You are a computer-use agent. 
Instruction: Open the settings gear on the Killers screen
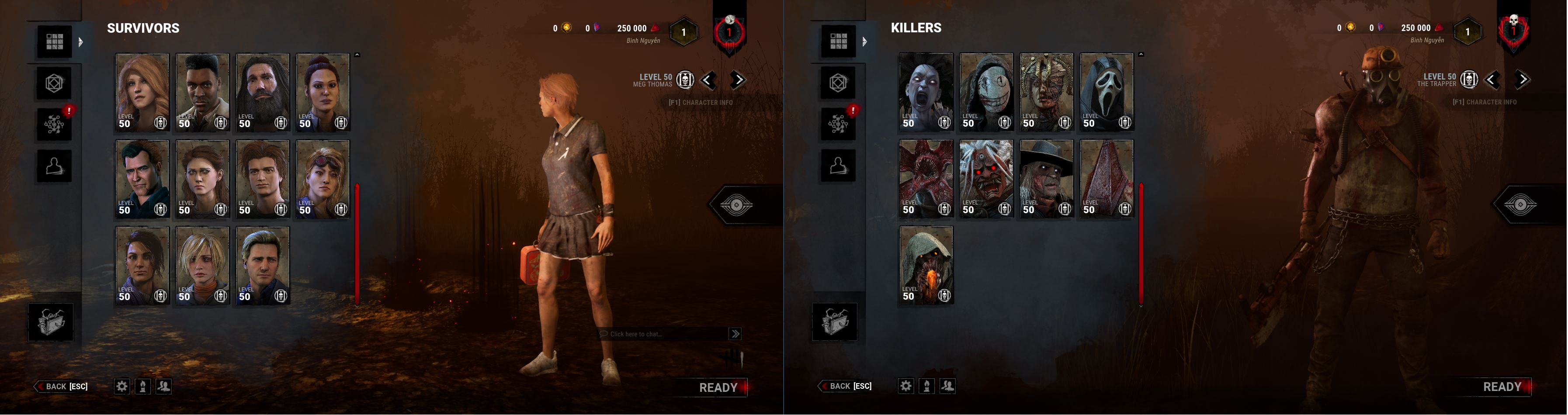[907, 384]
